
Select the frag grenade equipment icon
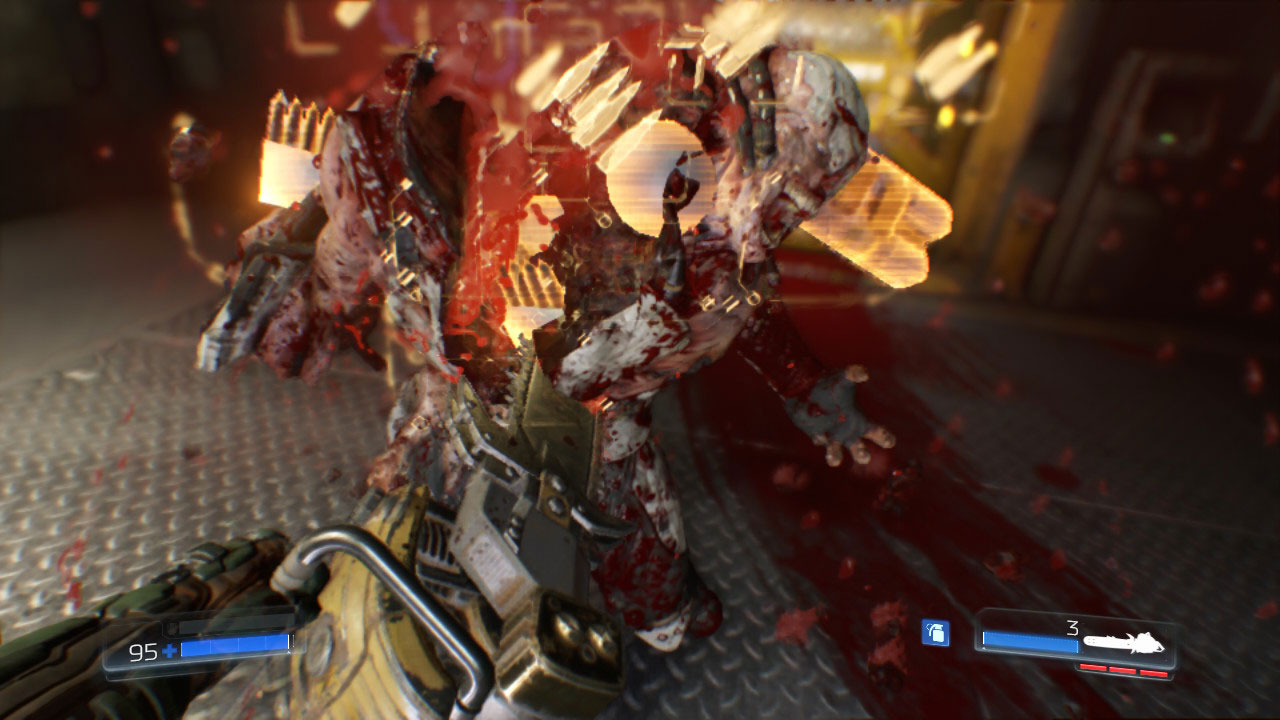click(935, 633)
